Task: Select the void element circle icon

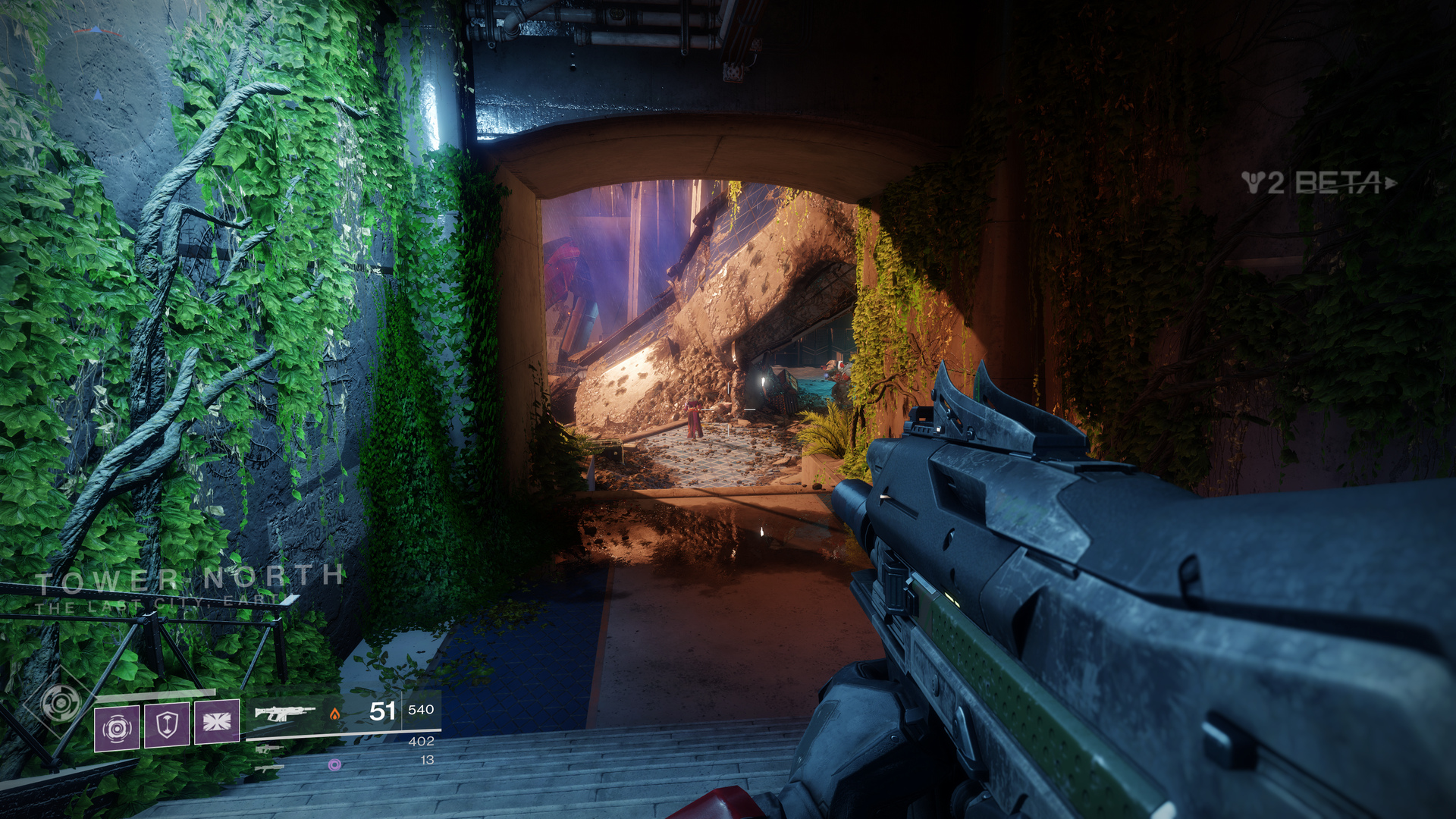Action: click(334, 763)
